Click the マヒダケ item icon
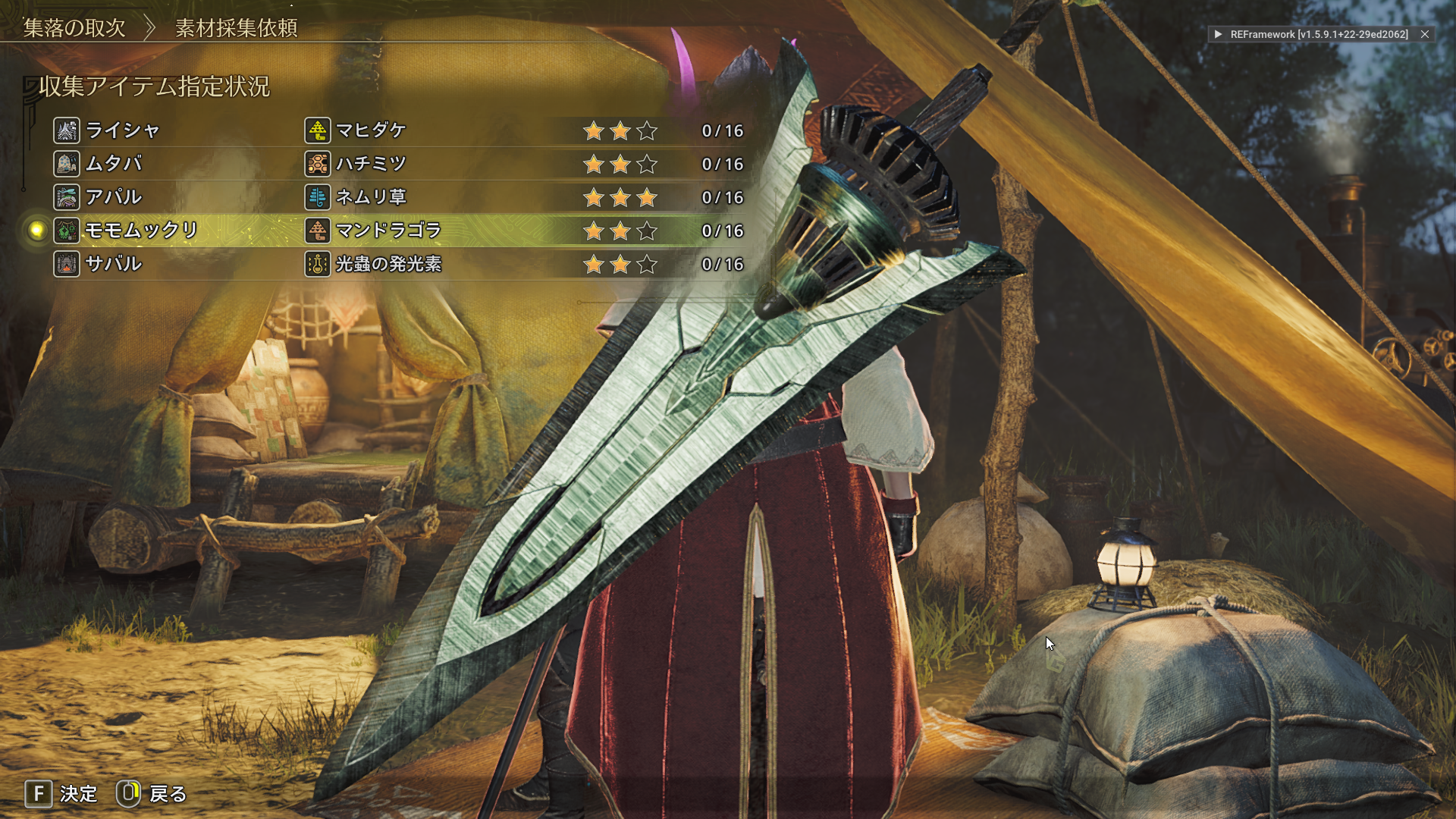 coord(318,130)
